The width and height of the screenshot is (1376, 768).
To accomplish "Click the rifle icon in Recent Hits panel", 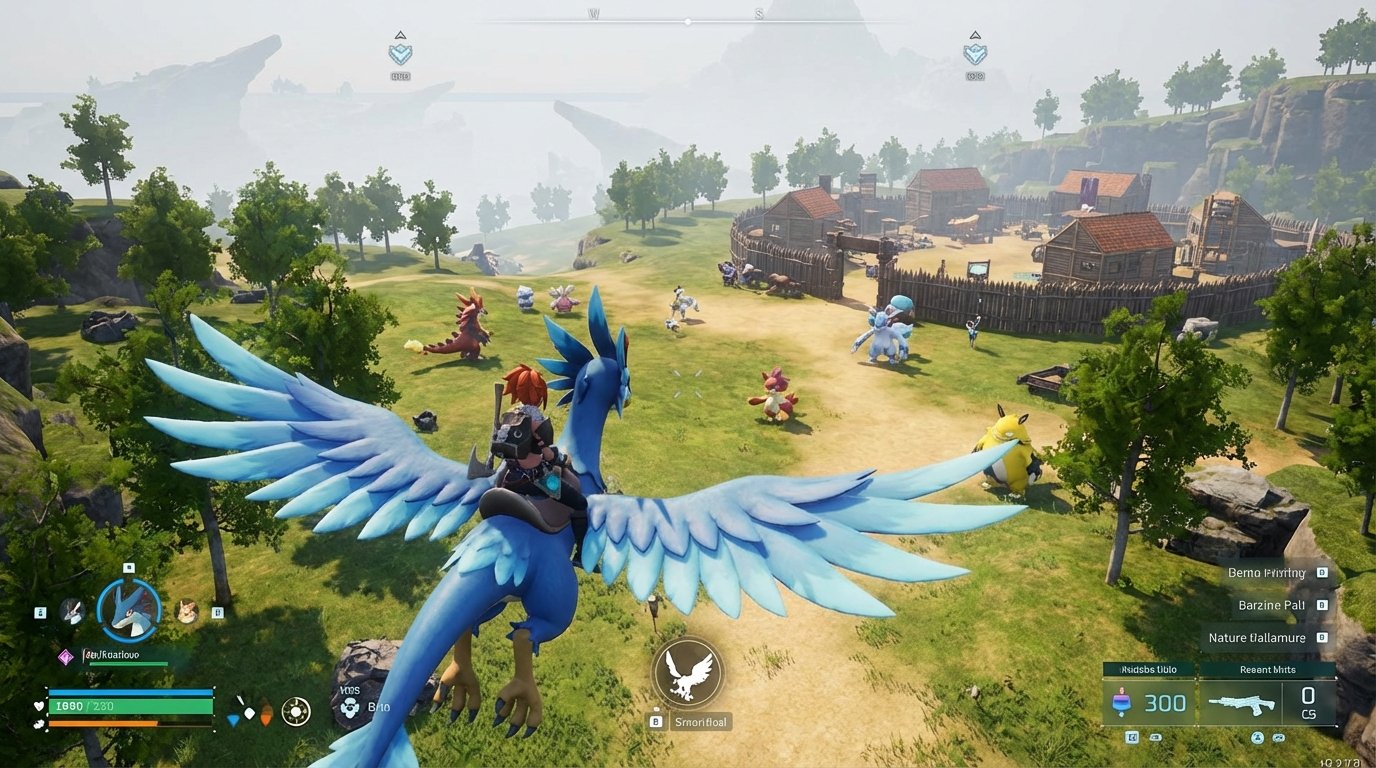I will [1242, 703].
